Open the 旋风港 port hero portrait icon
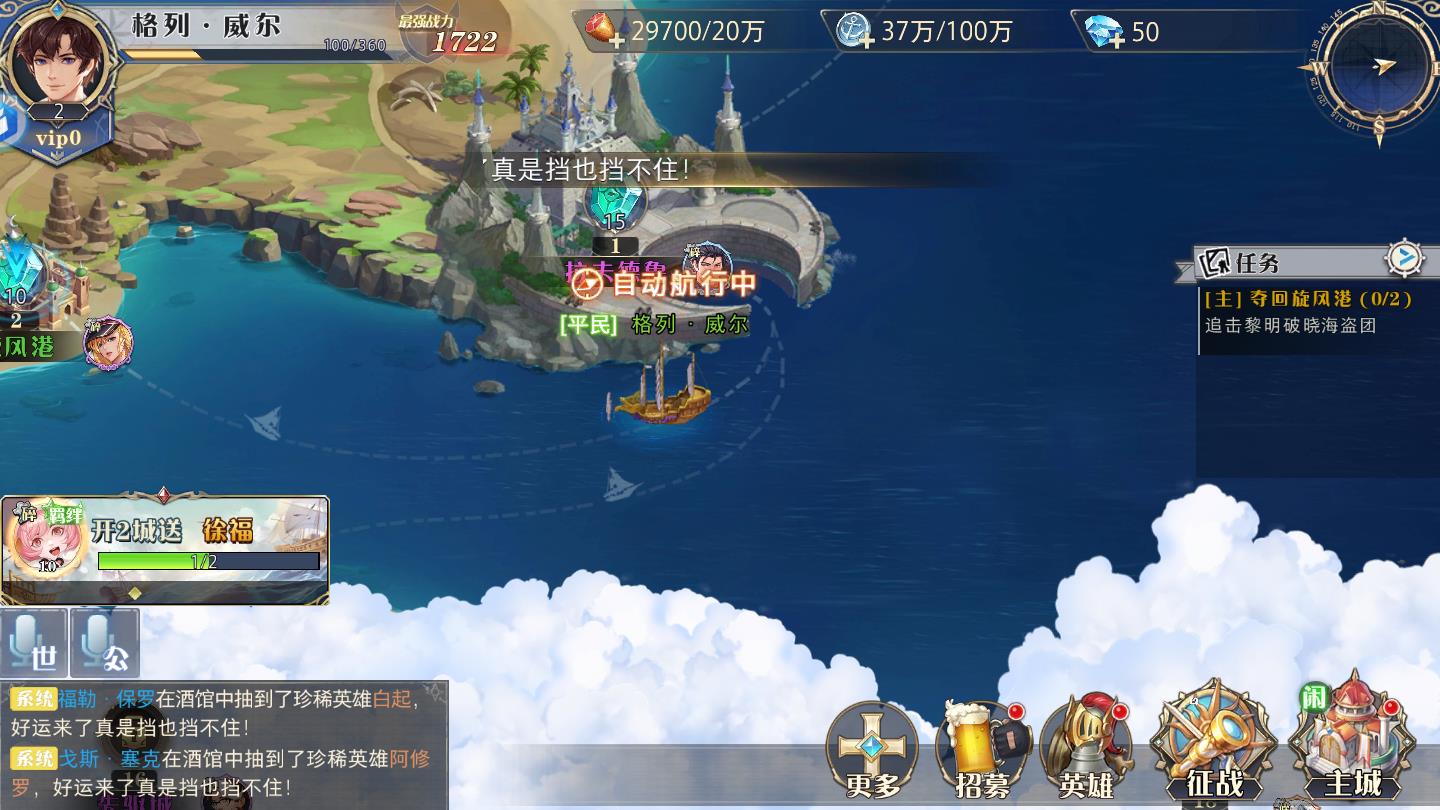Screen dimensions: 1440x810 coord(108,345)
